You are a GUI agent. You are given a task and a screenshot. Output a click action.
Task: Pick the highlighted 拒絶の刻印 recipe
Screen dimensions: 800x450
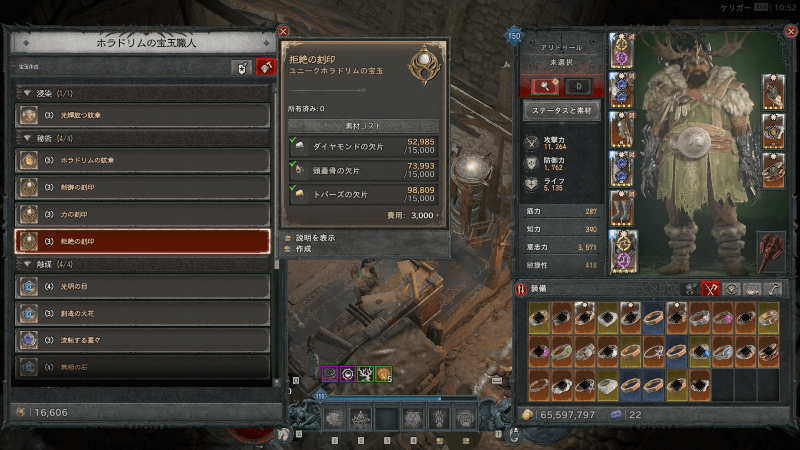(143, 241)
